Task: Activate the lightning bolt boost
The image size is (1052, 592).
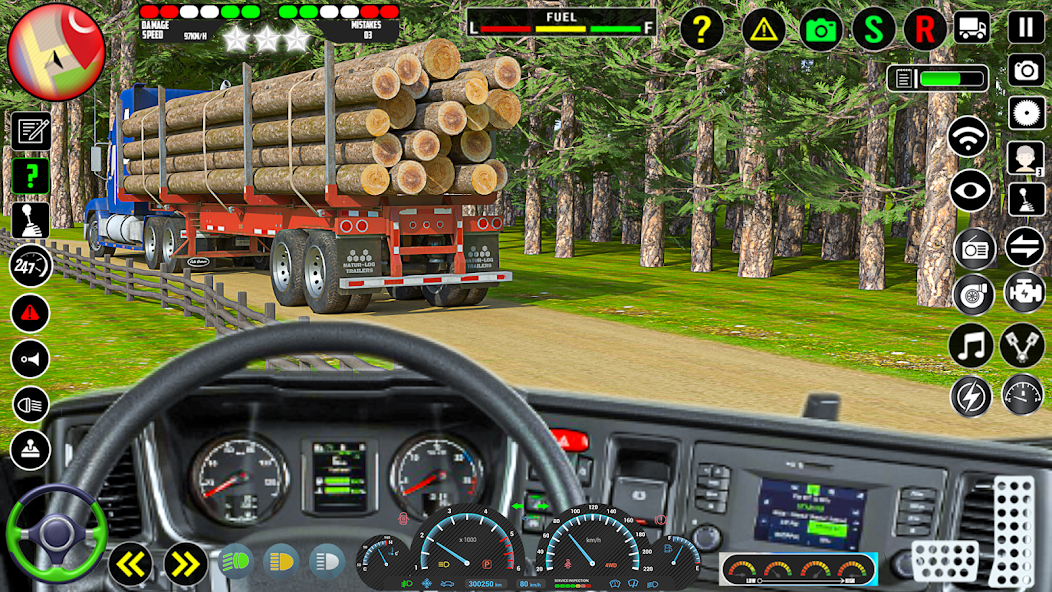Action: point(971,396)
